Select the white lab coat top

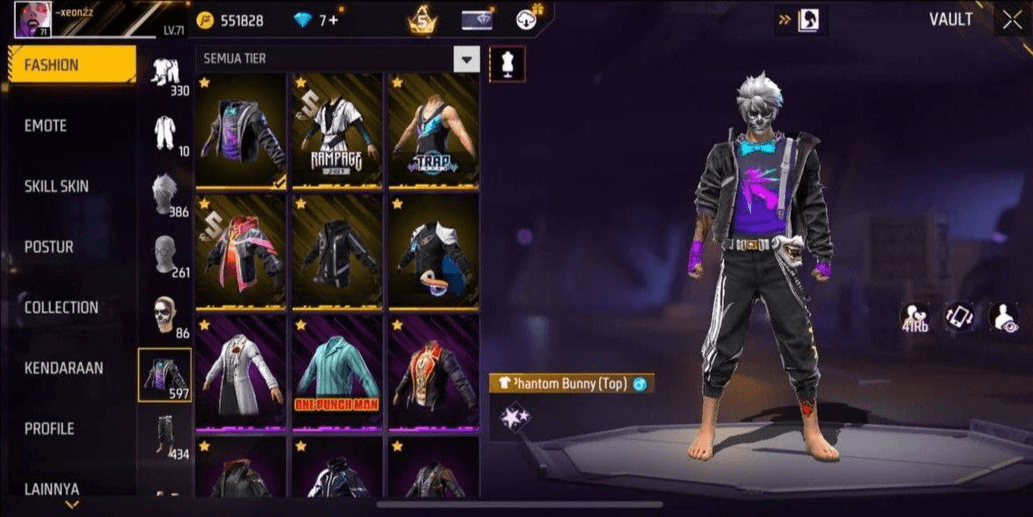(x=241, y=372)
